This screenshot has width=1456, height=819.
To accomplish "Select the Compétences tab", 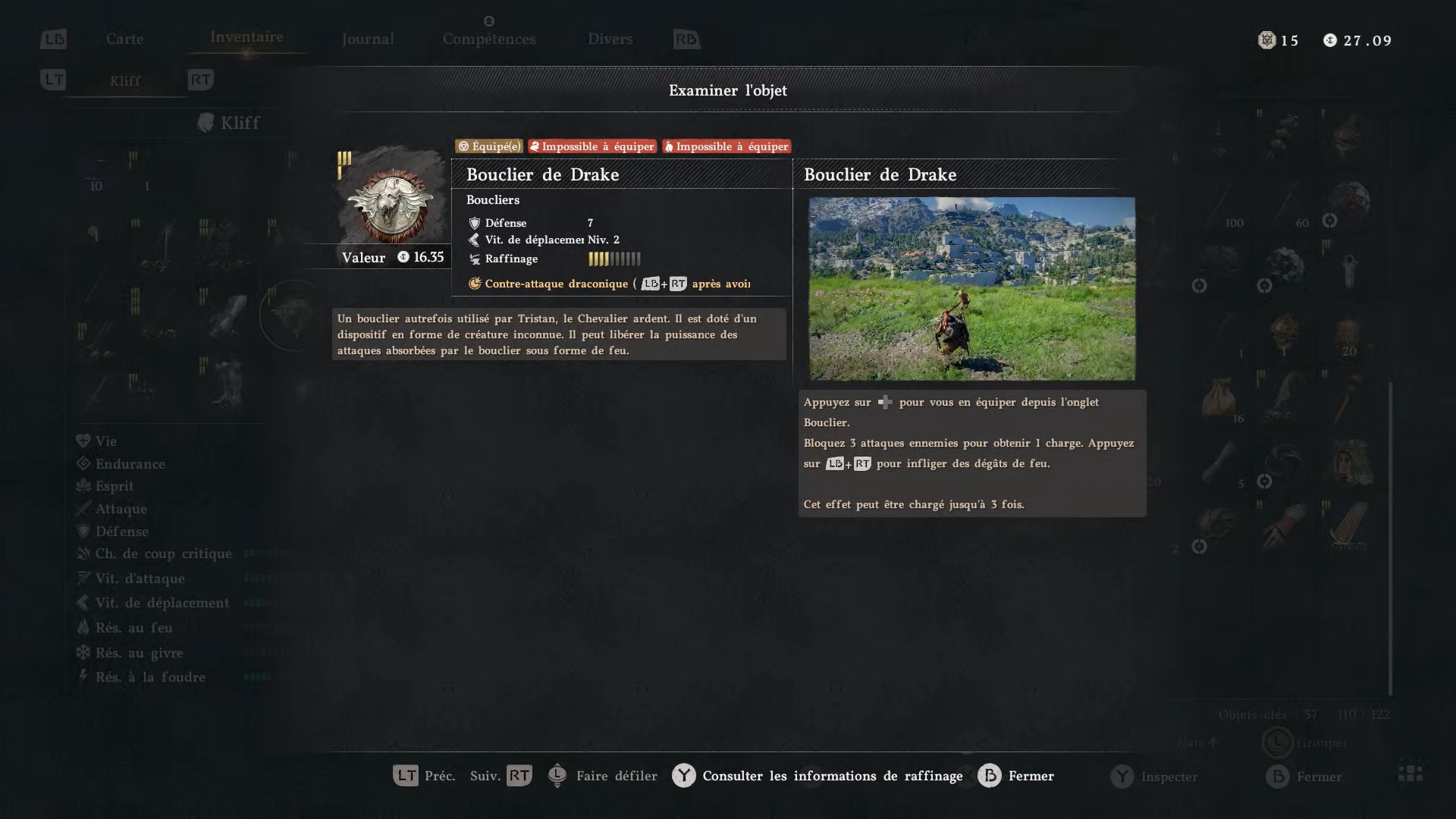I will [x=489, y=39].
